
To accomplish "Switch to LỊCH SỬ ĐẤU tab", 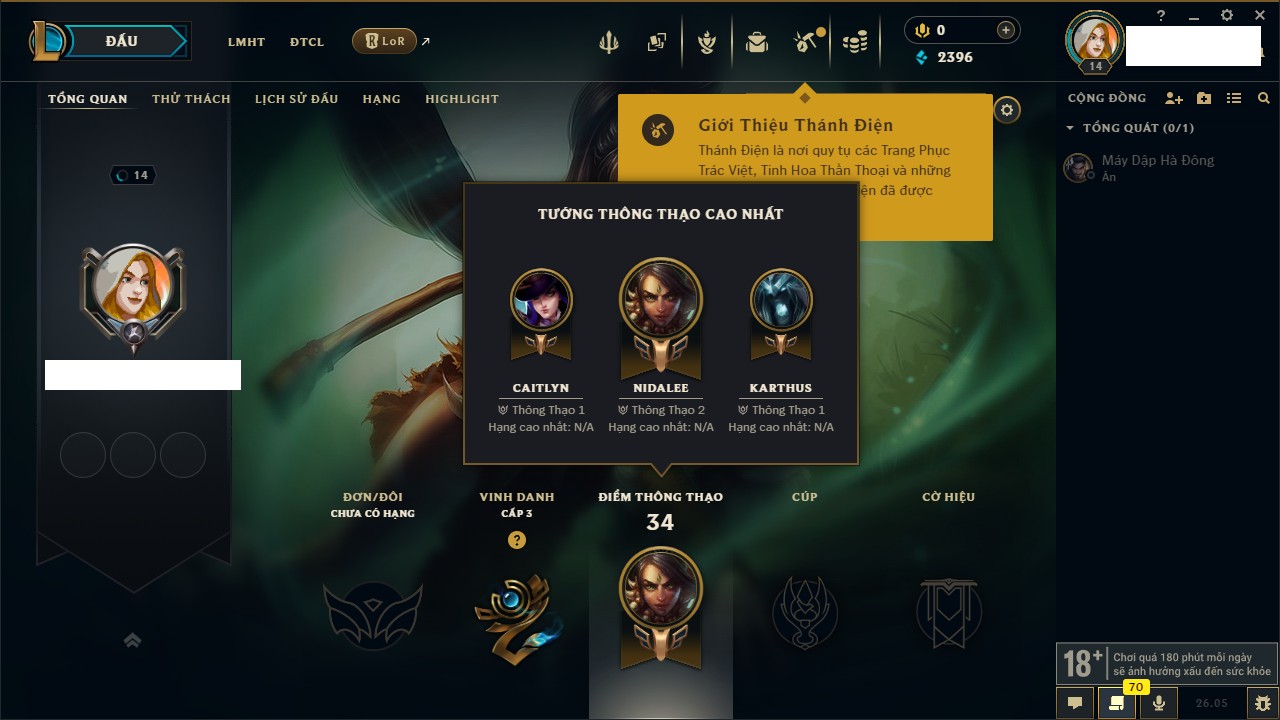I will coord(296,99).
